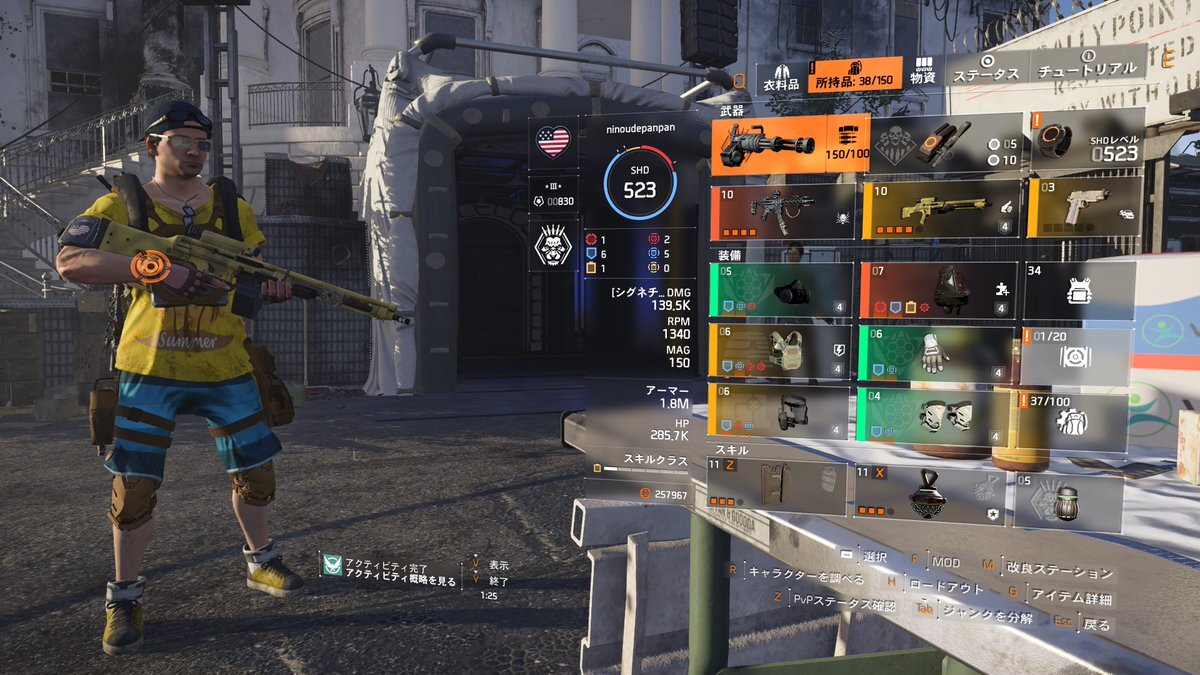The width and height of the screenshot is (1200, 675).
Task: Select the backpack gear slot
Action: tap(937, 290)
